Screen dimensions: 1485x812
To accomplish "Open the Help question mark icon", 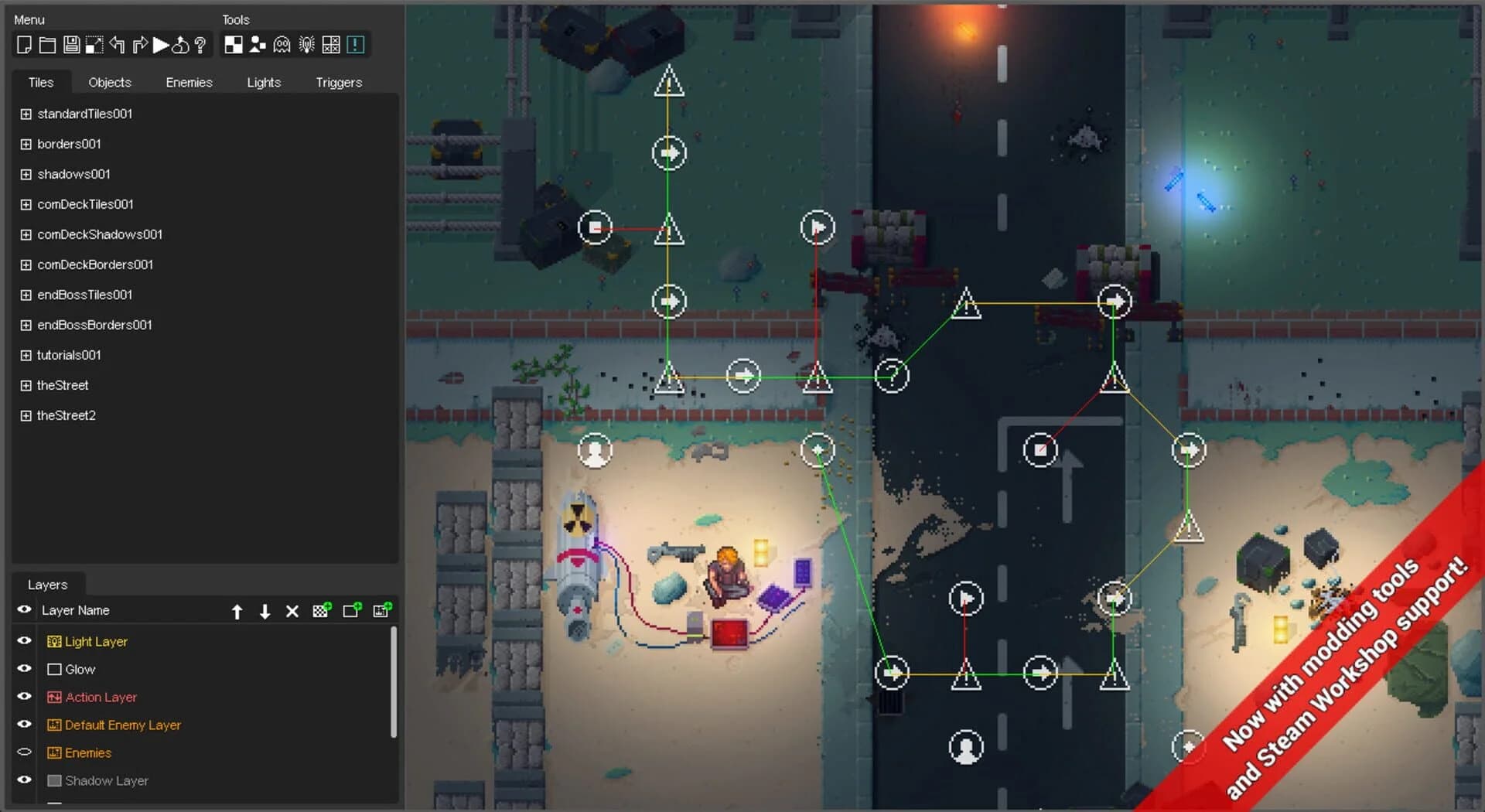I will pyautogui.click(x=201, y=44).
